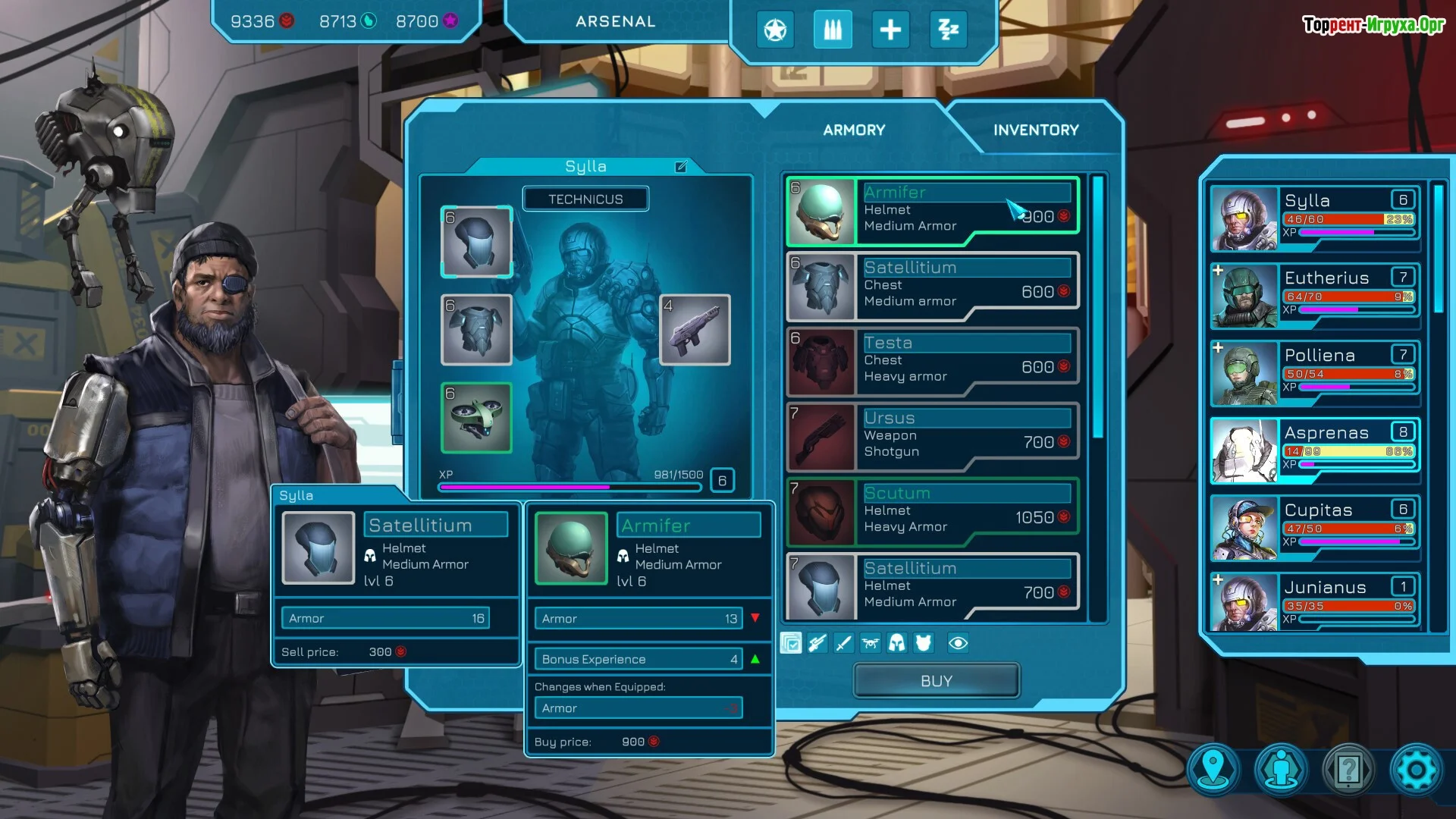Open the settings gear menu
Viewport: 1456px width, 819px height.
pos(1415,770)
